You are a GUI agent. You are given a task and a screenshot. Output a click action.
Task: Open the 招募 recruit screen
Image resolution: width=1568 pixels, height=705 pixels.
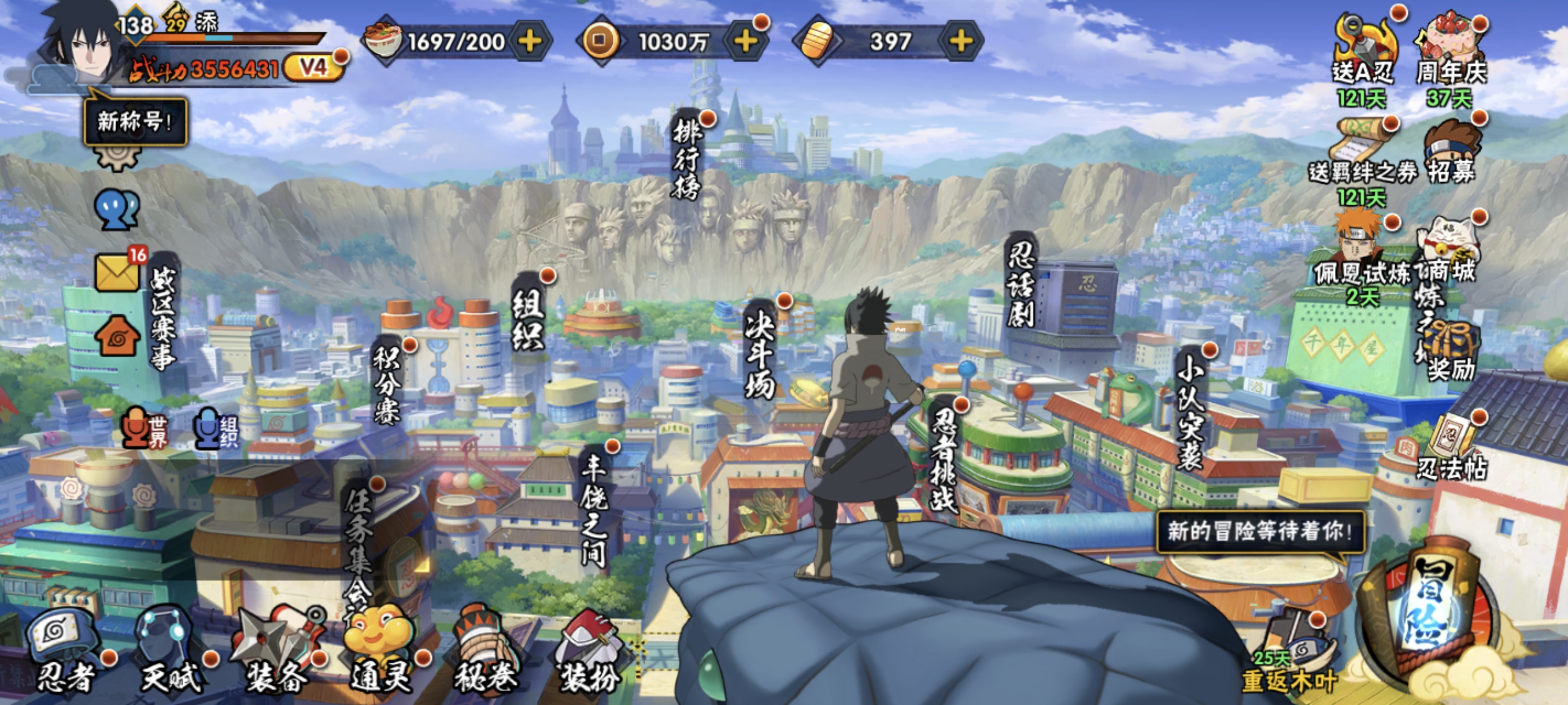1451,152
